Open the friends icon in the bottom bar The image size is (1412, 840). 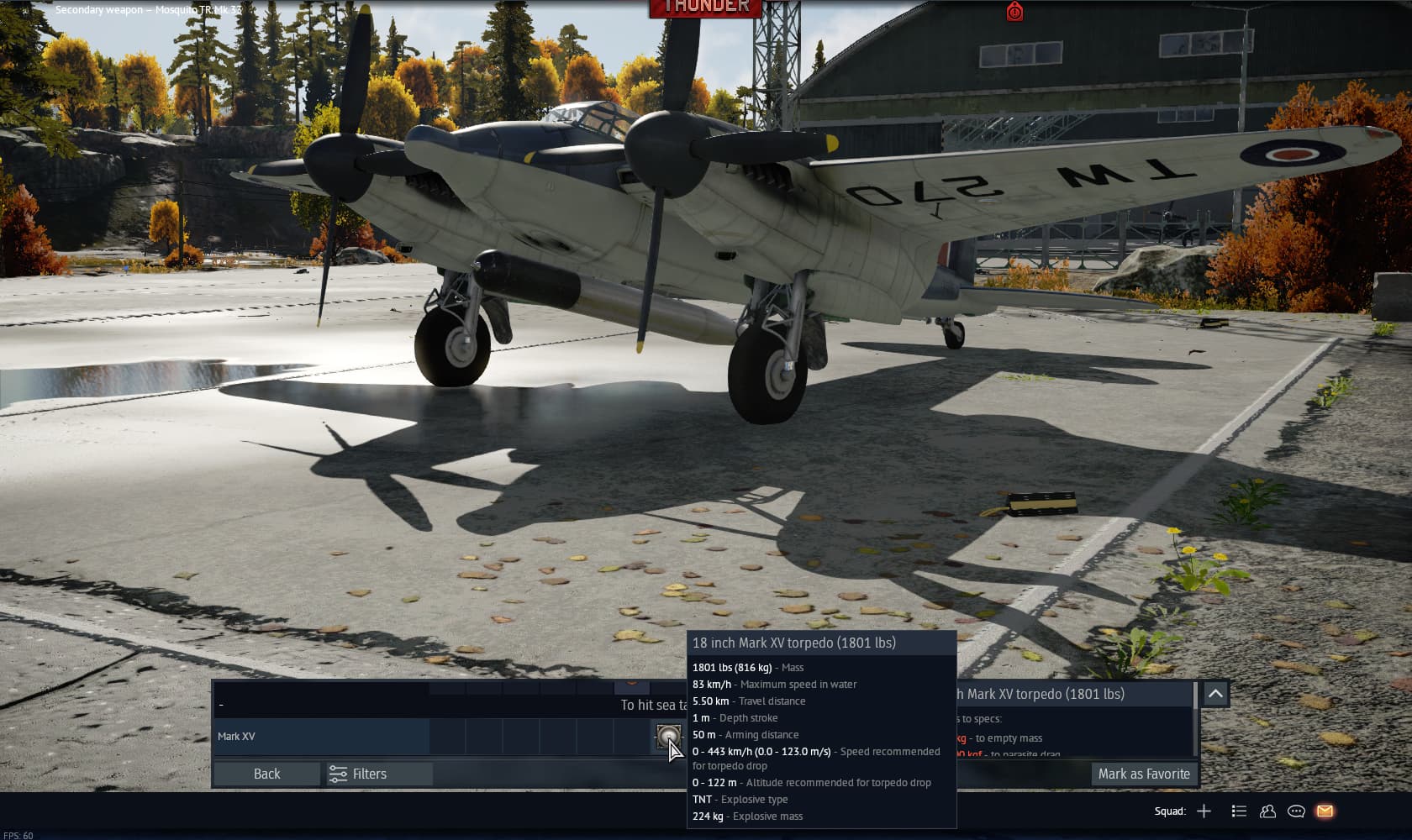click(1266, 811)
